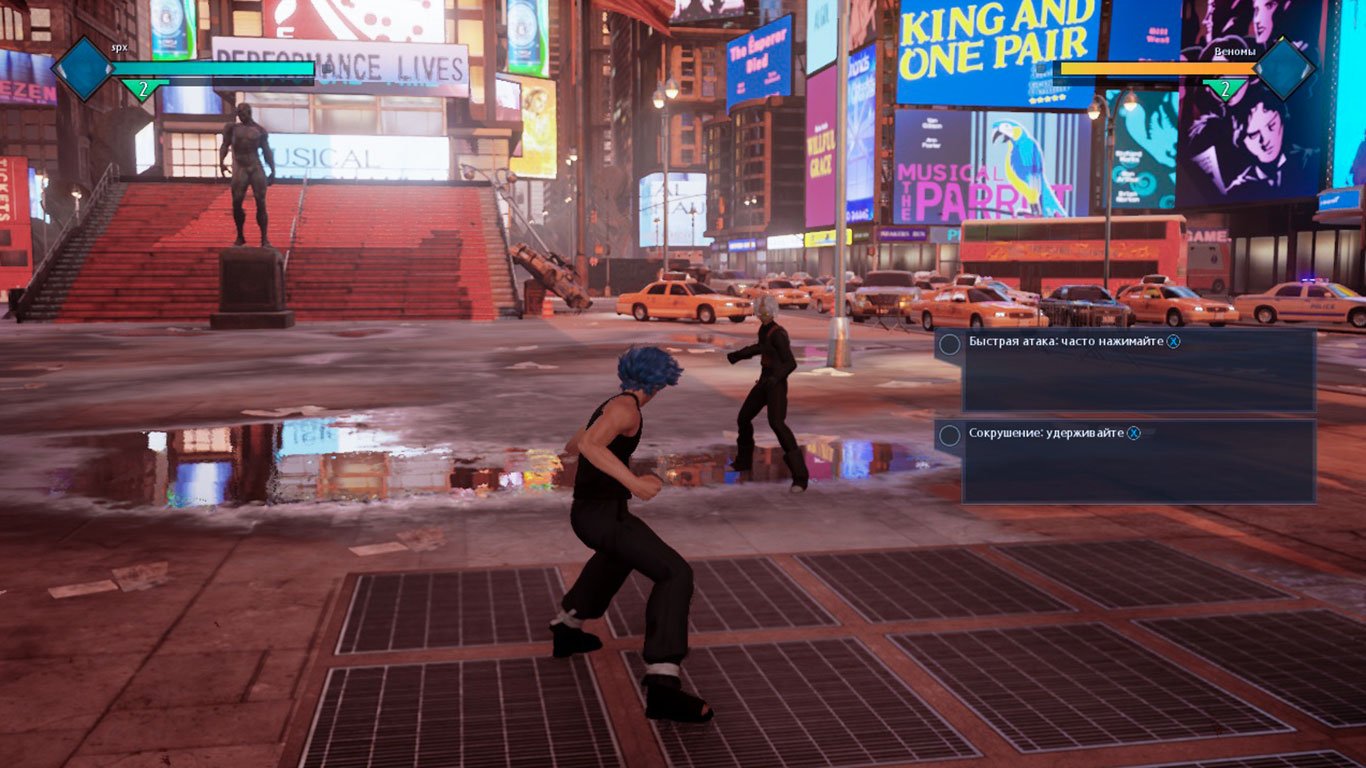1366x768 pixels.
Task: Click the top corner of Веномы's diamond emblem
Action: [x=1283, y=37]
